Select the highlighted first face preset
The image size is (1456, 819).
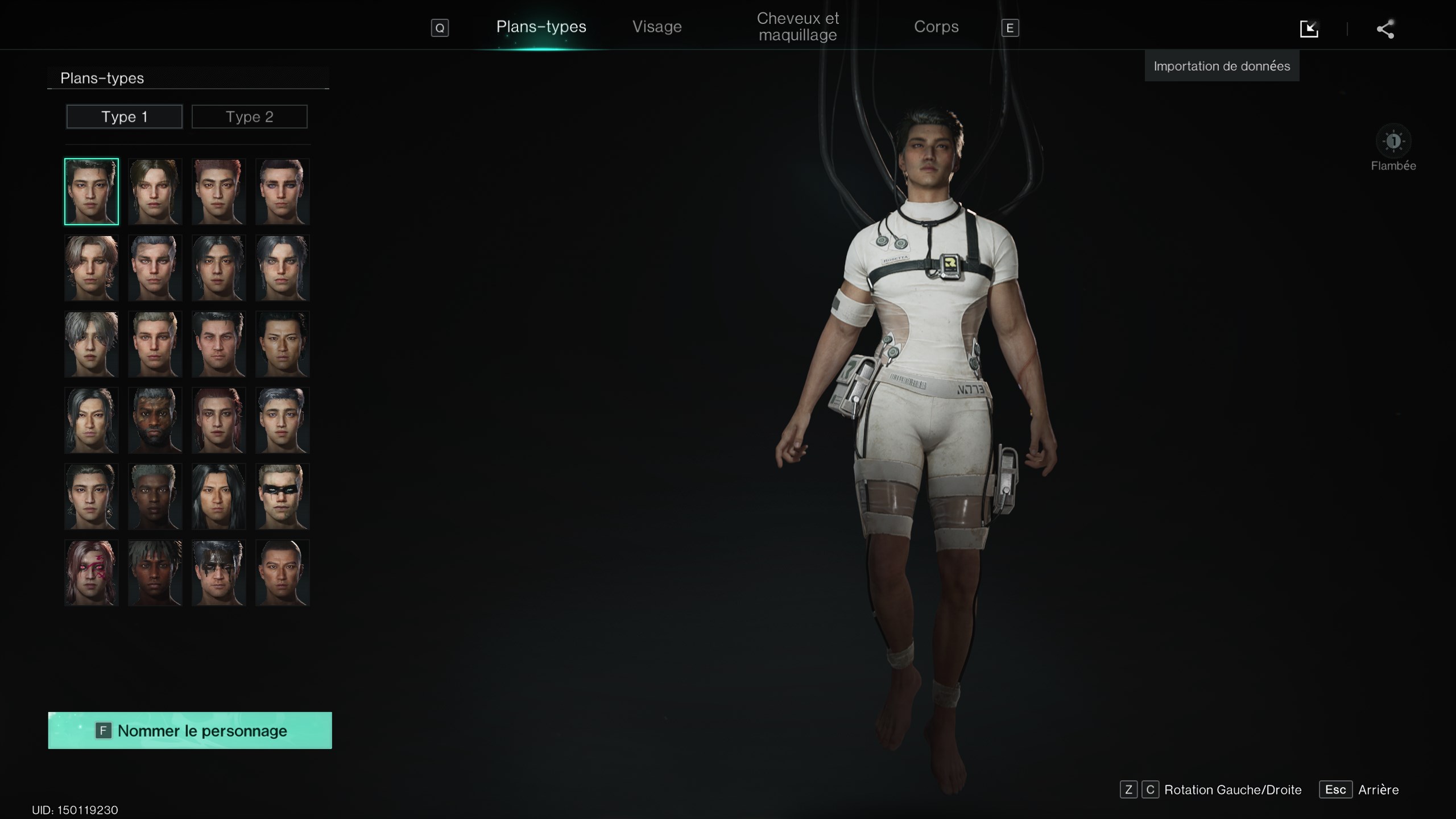click(x=91, y=192)
